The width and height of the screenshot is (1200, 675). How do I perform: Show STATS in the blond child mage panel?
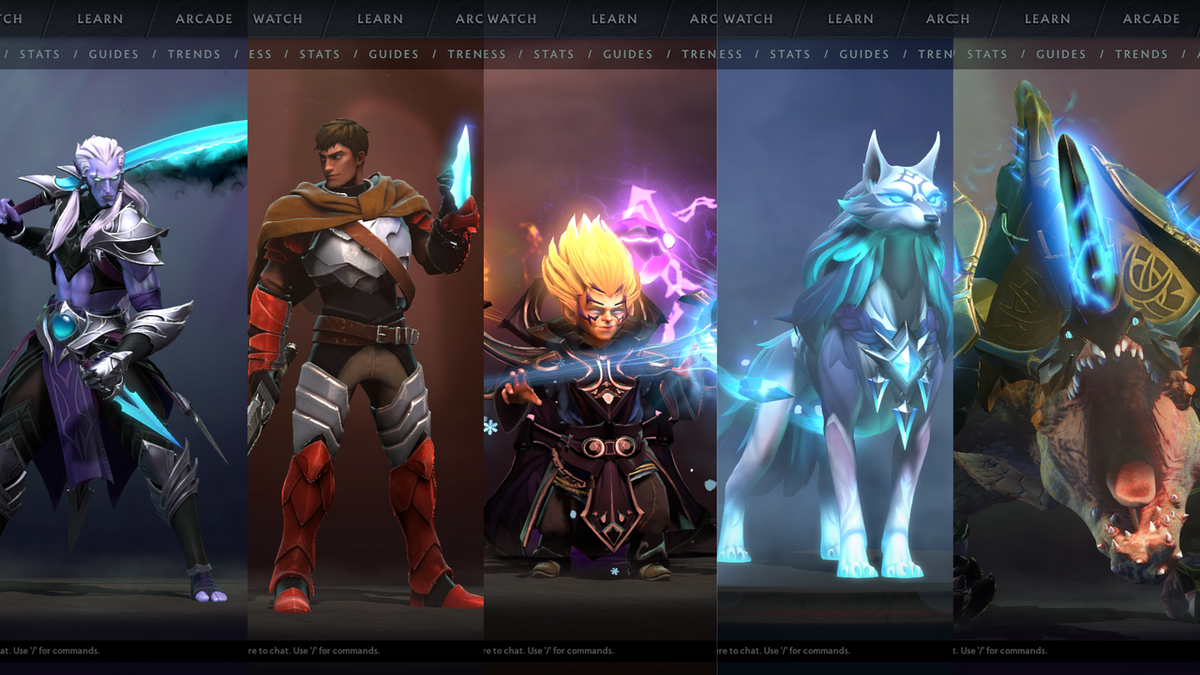[554, 54]
